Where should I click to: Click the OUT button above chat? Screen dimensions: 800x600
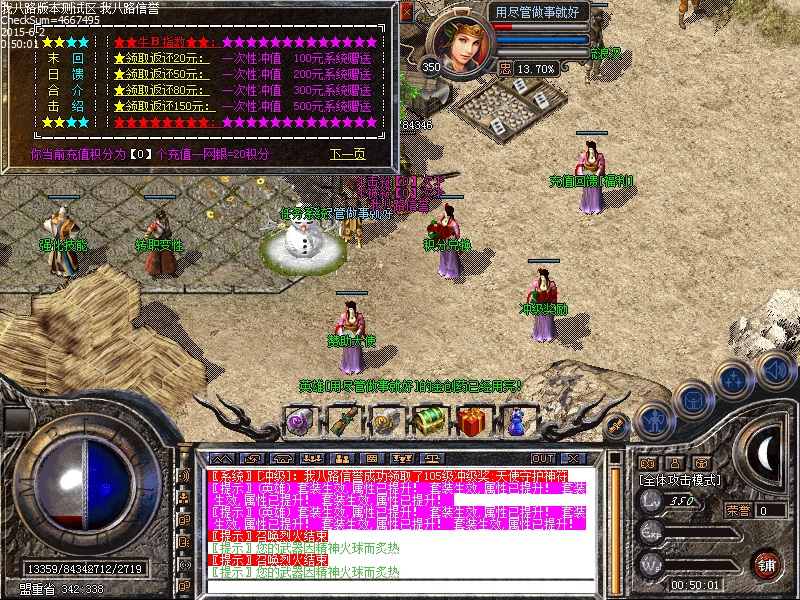543,458
